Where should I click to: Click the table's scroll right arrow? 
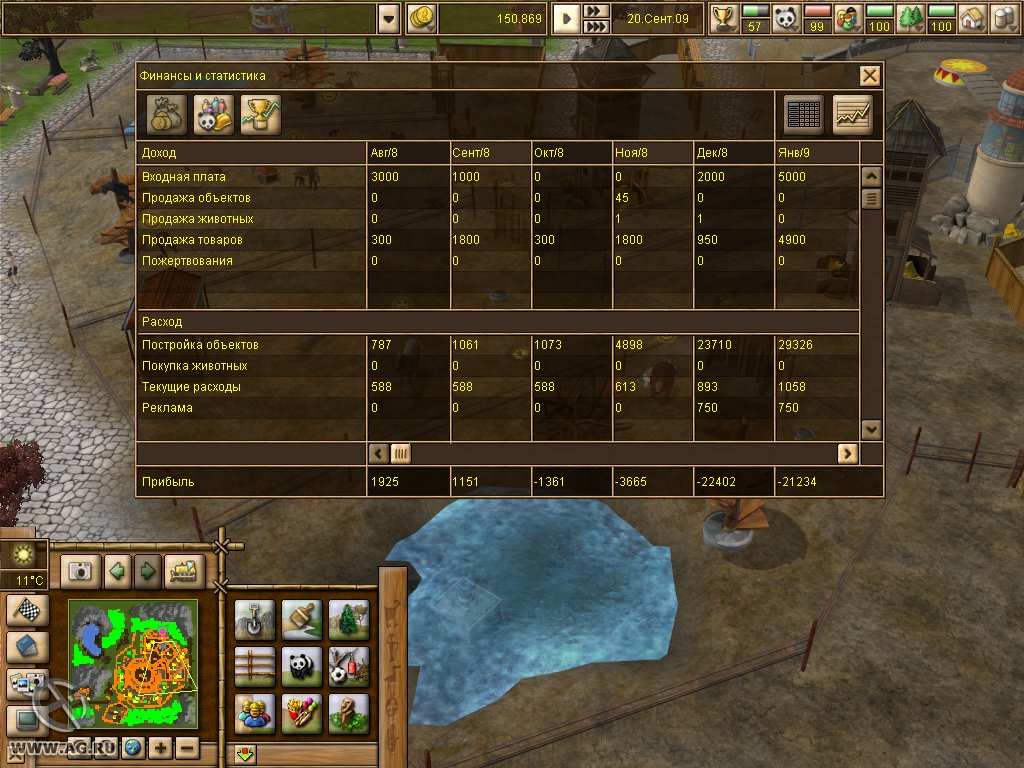847,453
